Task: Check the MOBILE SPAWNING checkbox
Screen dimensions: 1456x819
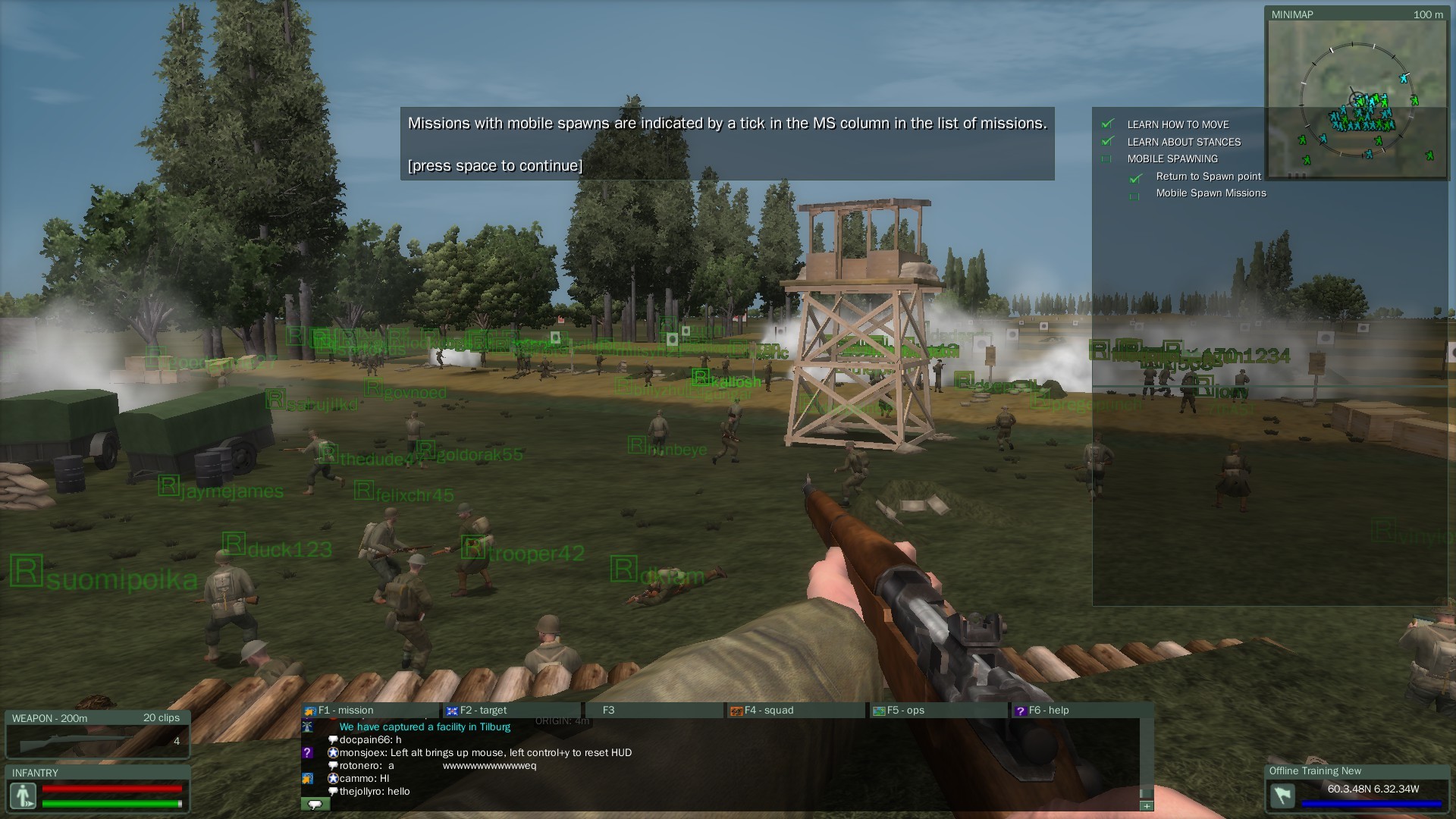Action: [1107, 158]
